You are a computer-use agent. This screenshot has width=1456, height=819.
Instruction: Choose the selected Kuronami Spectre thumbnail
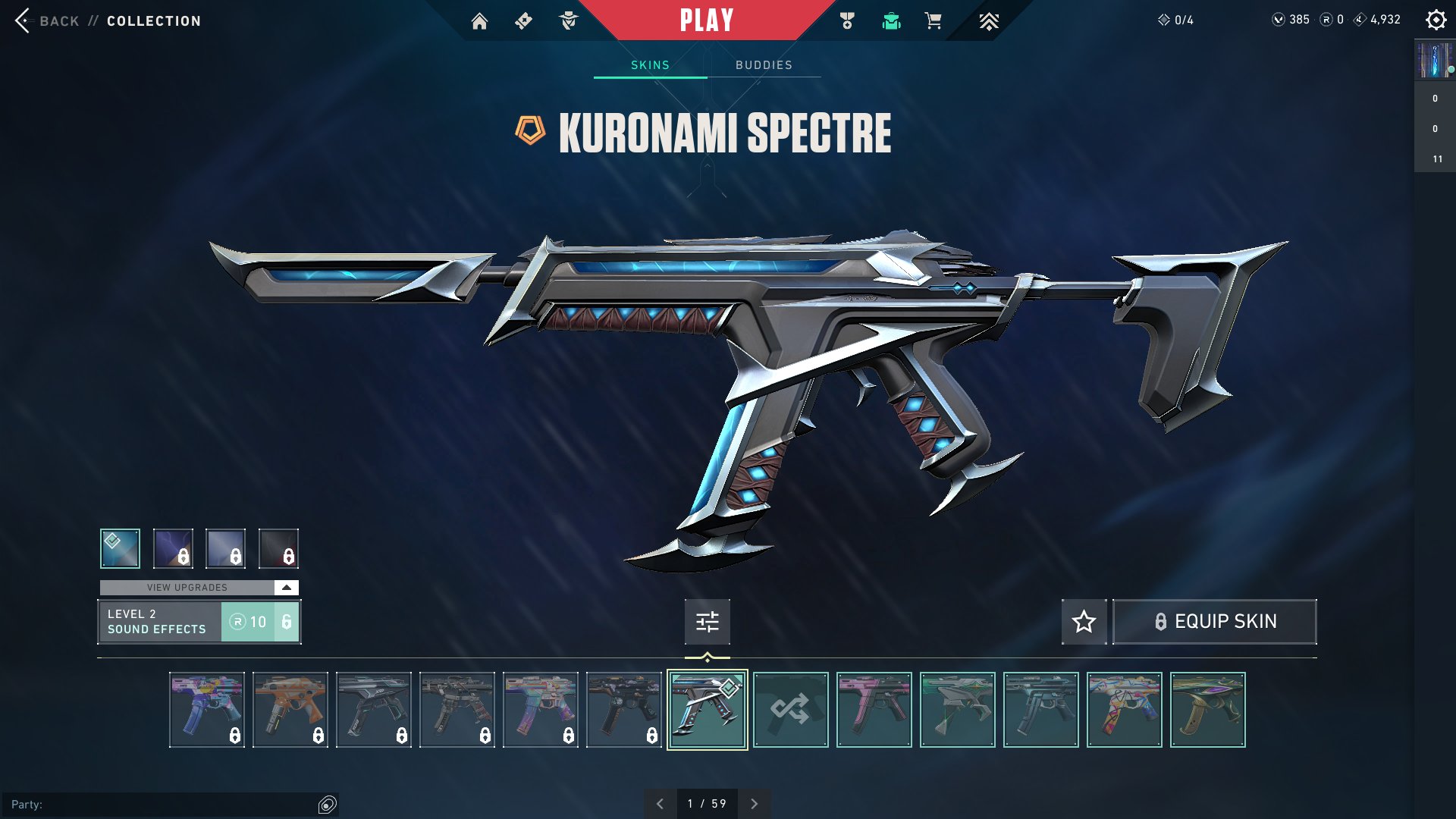pos(707,710)
